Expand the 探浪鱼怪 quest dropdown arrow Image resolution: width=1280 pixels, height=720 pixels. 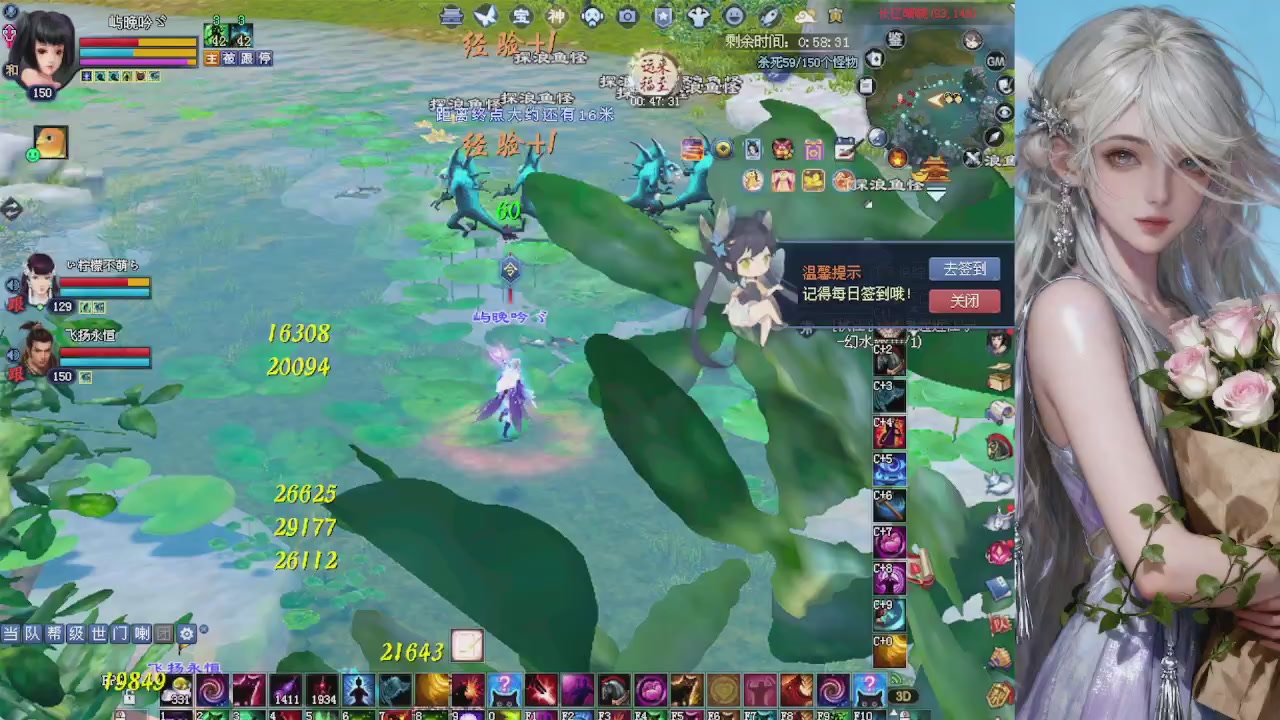tap(936, 197)
